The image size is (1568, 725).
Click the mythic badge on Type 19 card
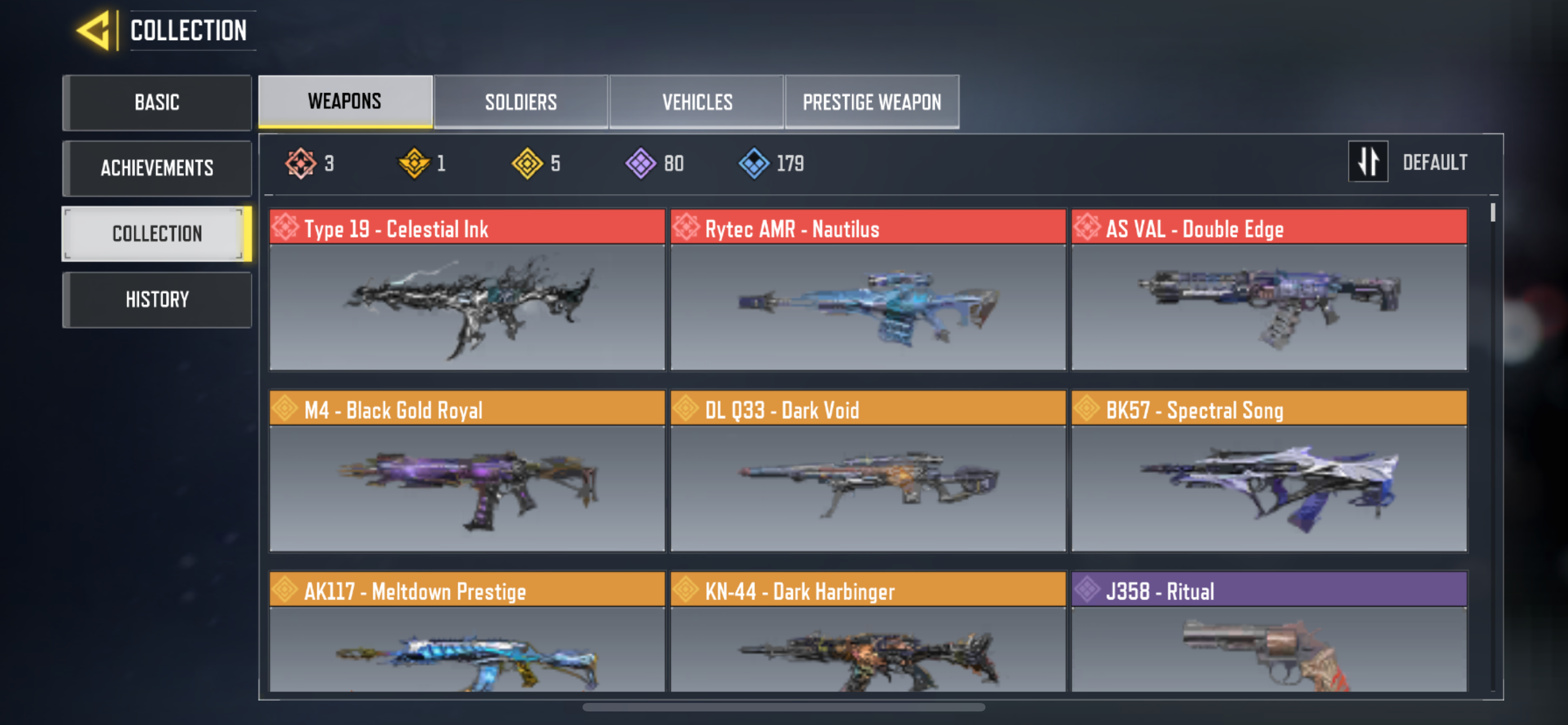(x=286, y=228)
